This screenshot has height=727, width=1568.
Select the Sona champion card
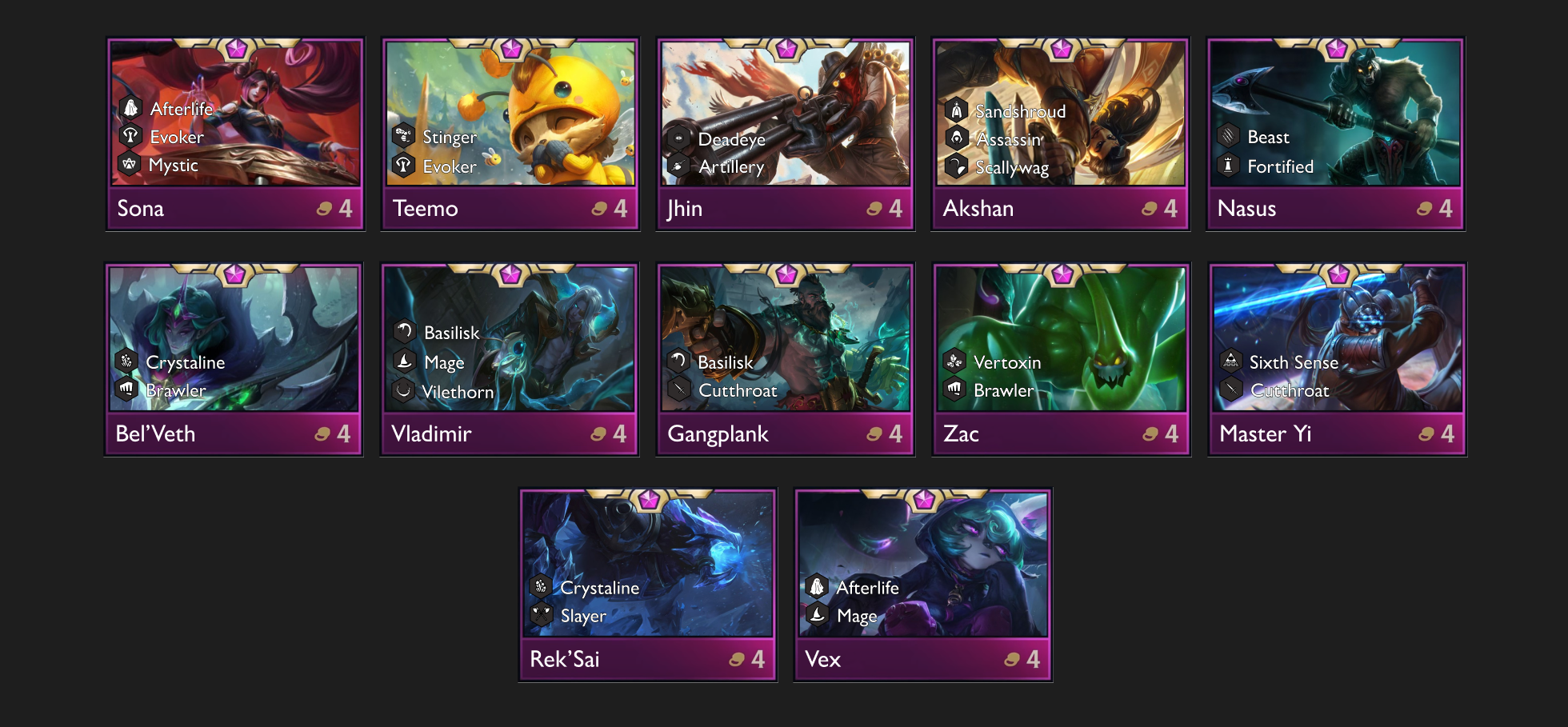(x=235, y=134)
